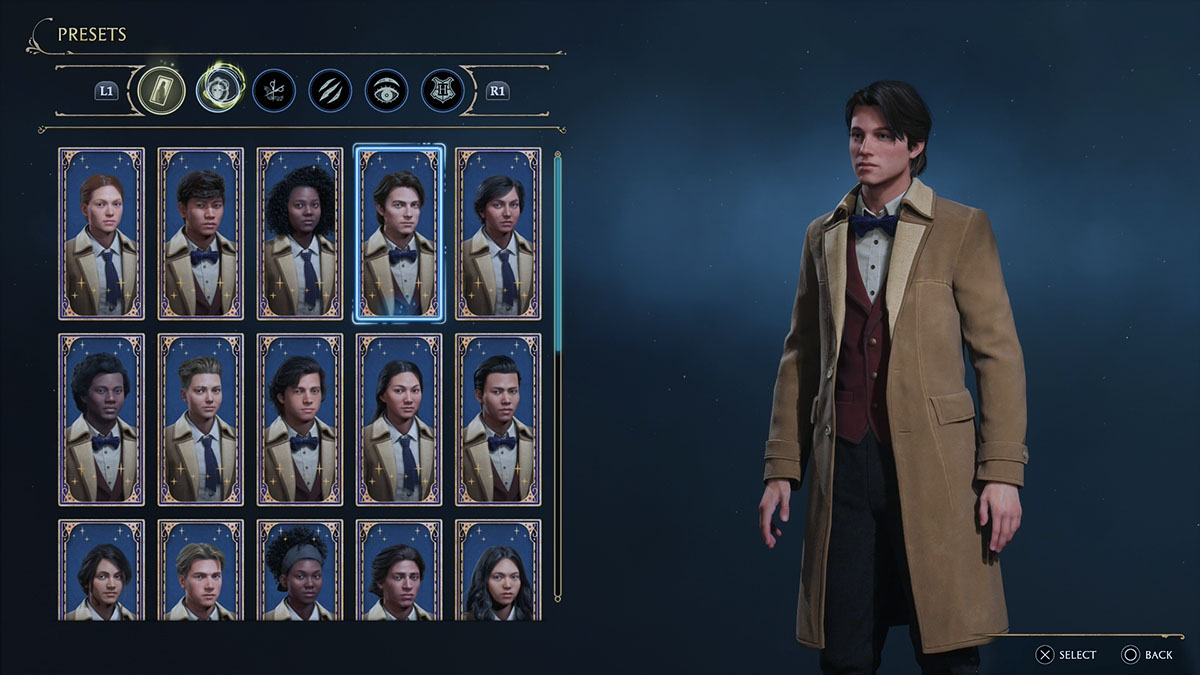Switch to the face customization tab
This screenshot has height=675, width=1200.
216,90
